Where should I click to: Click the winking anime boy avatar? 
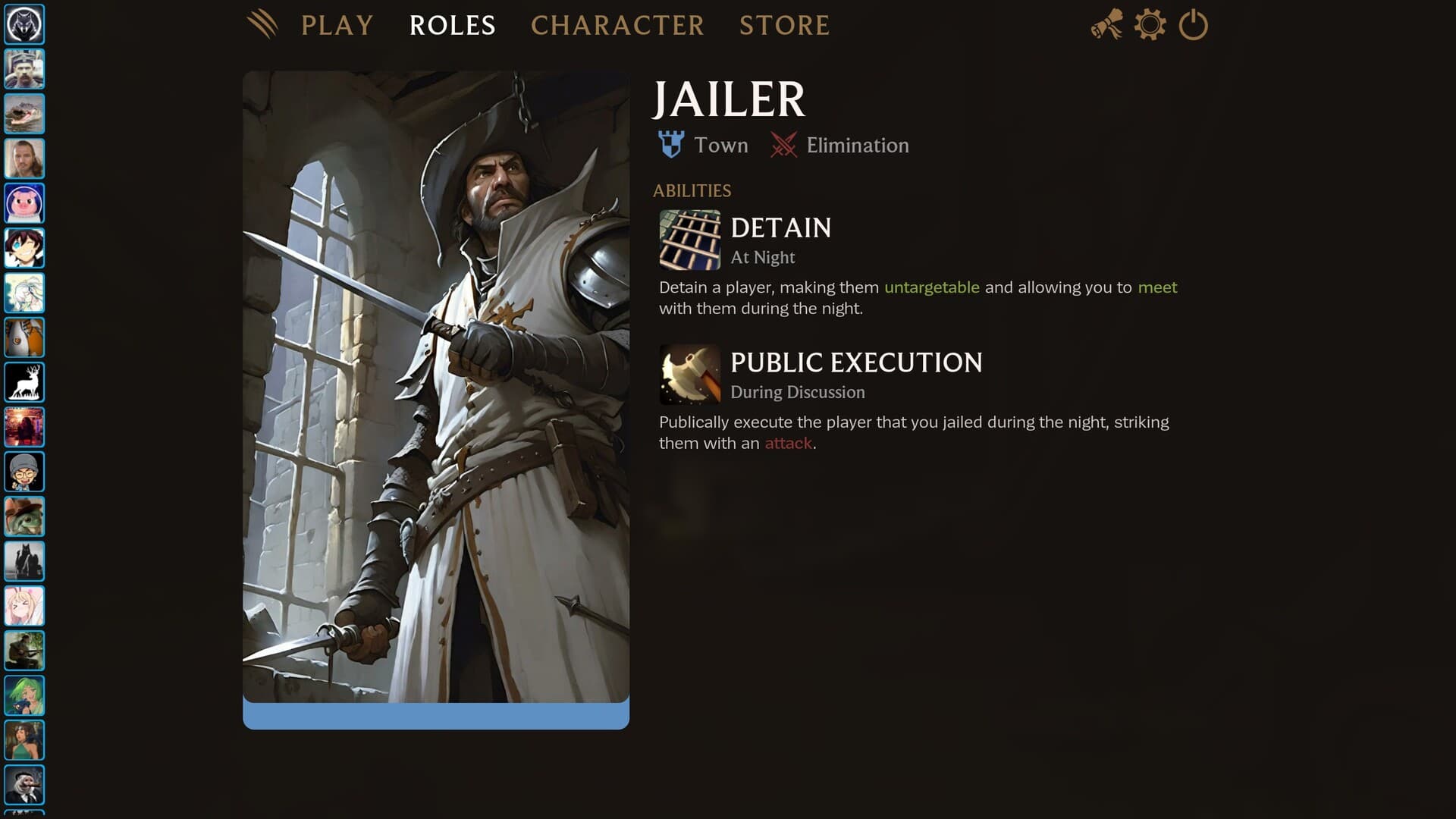(24, 248)
